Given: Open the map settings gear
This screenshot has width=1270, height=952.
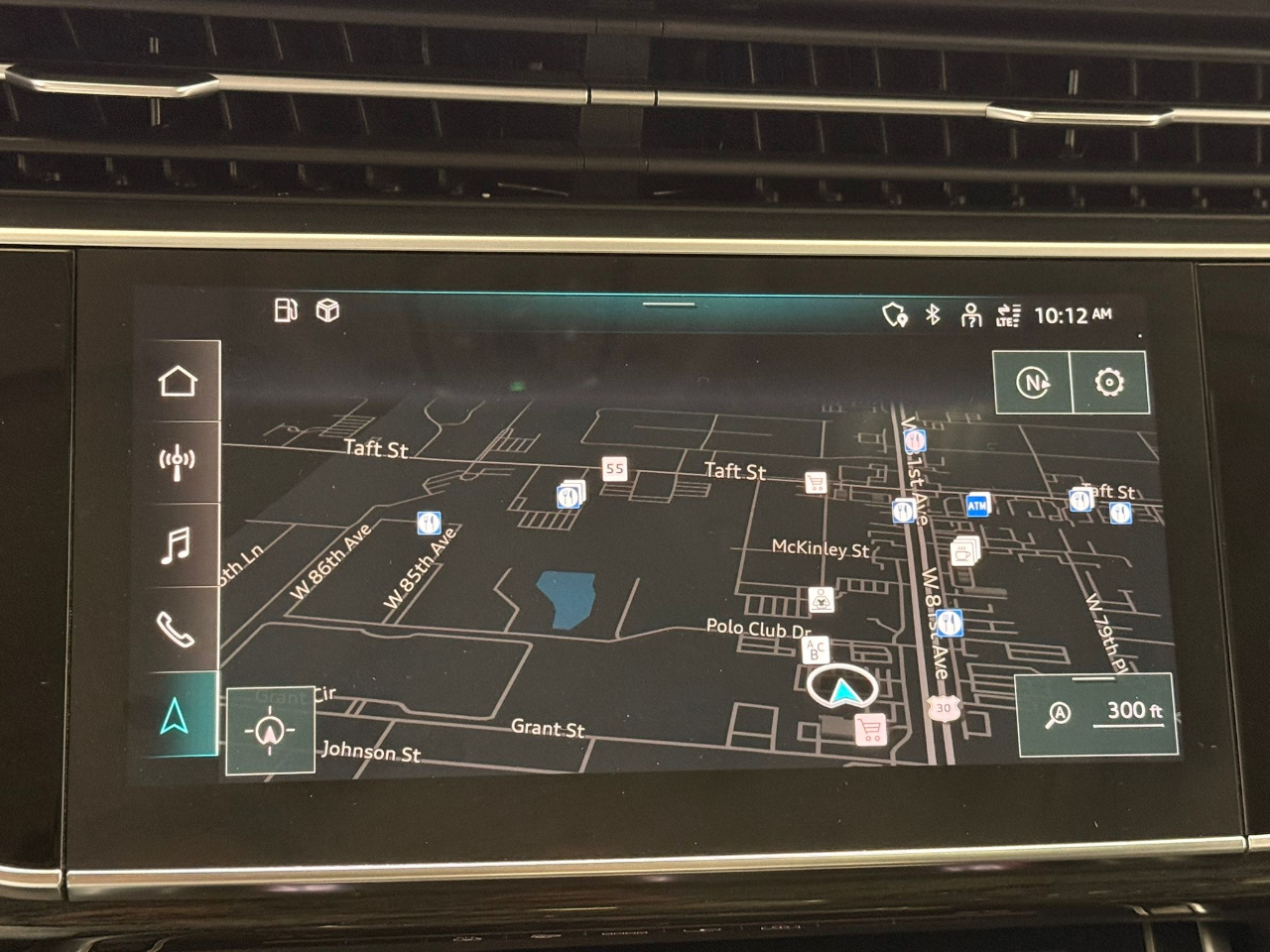Looking at the screenshot, I should pyautogui.click(x=1109, y=383).
